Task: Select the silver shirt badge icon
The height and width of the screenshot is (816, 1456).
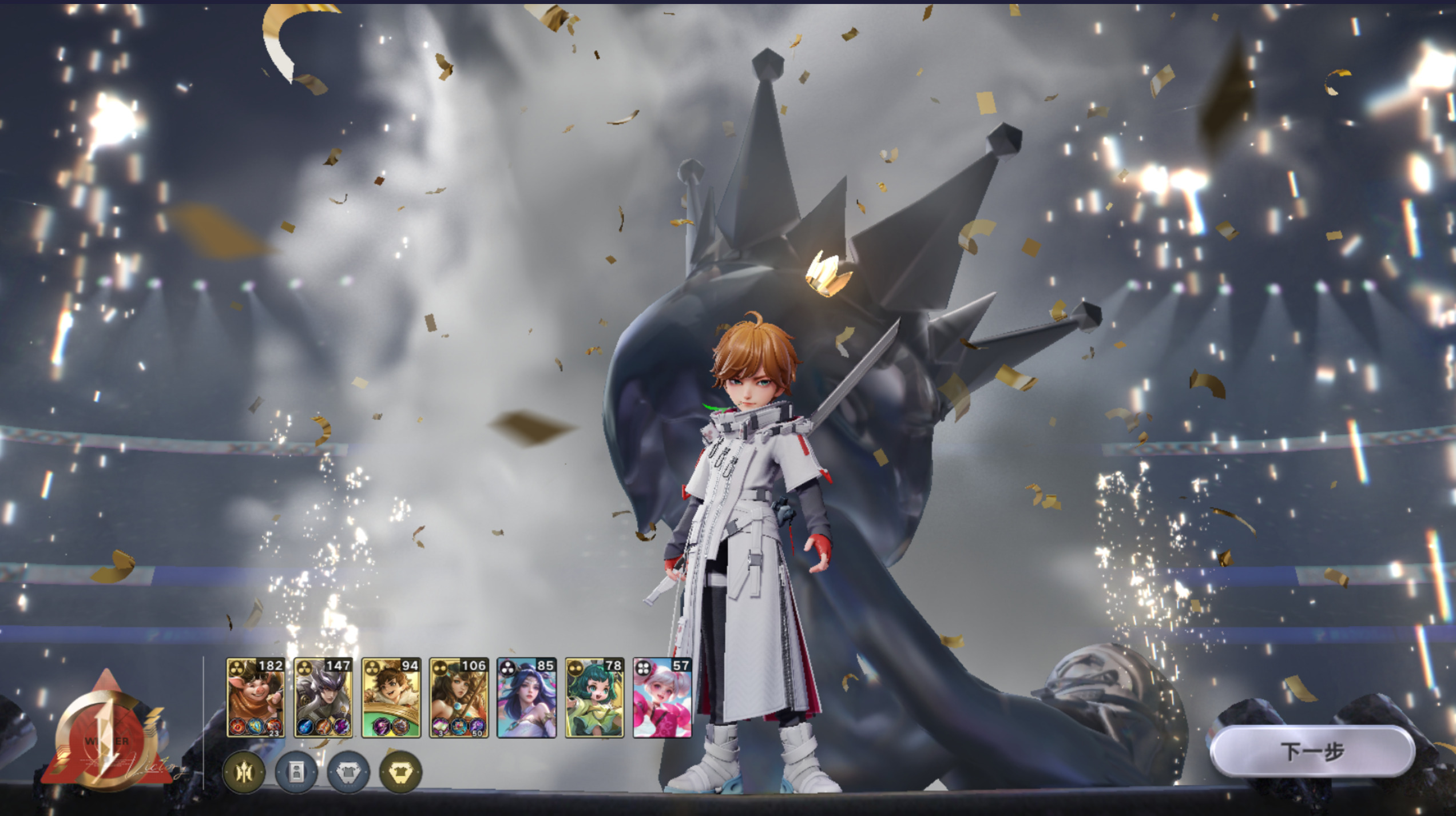Action: click(348, 773)
